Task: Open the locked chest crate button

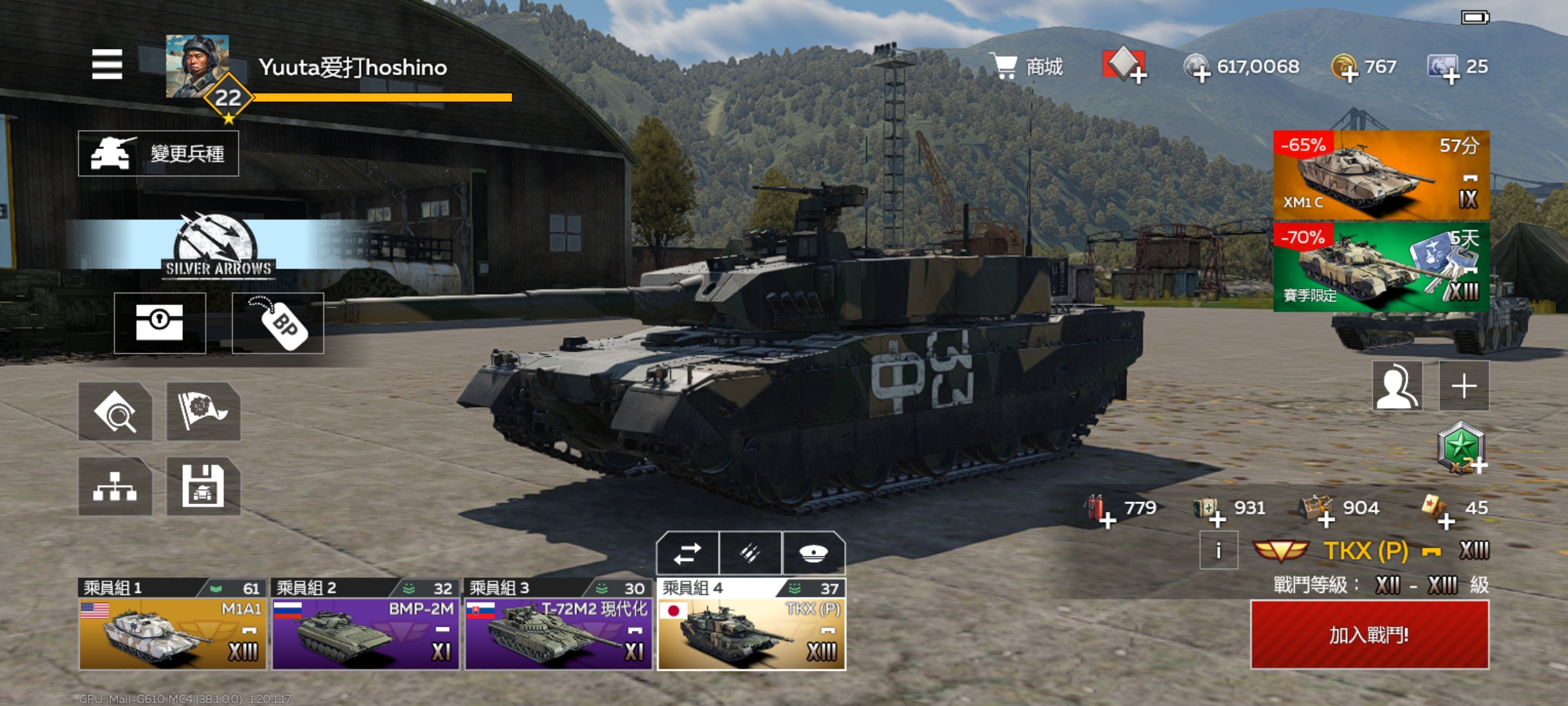Action: pyautogui.click(x=160, y=323)
